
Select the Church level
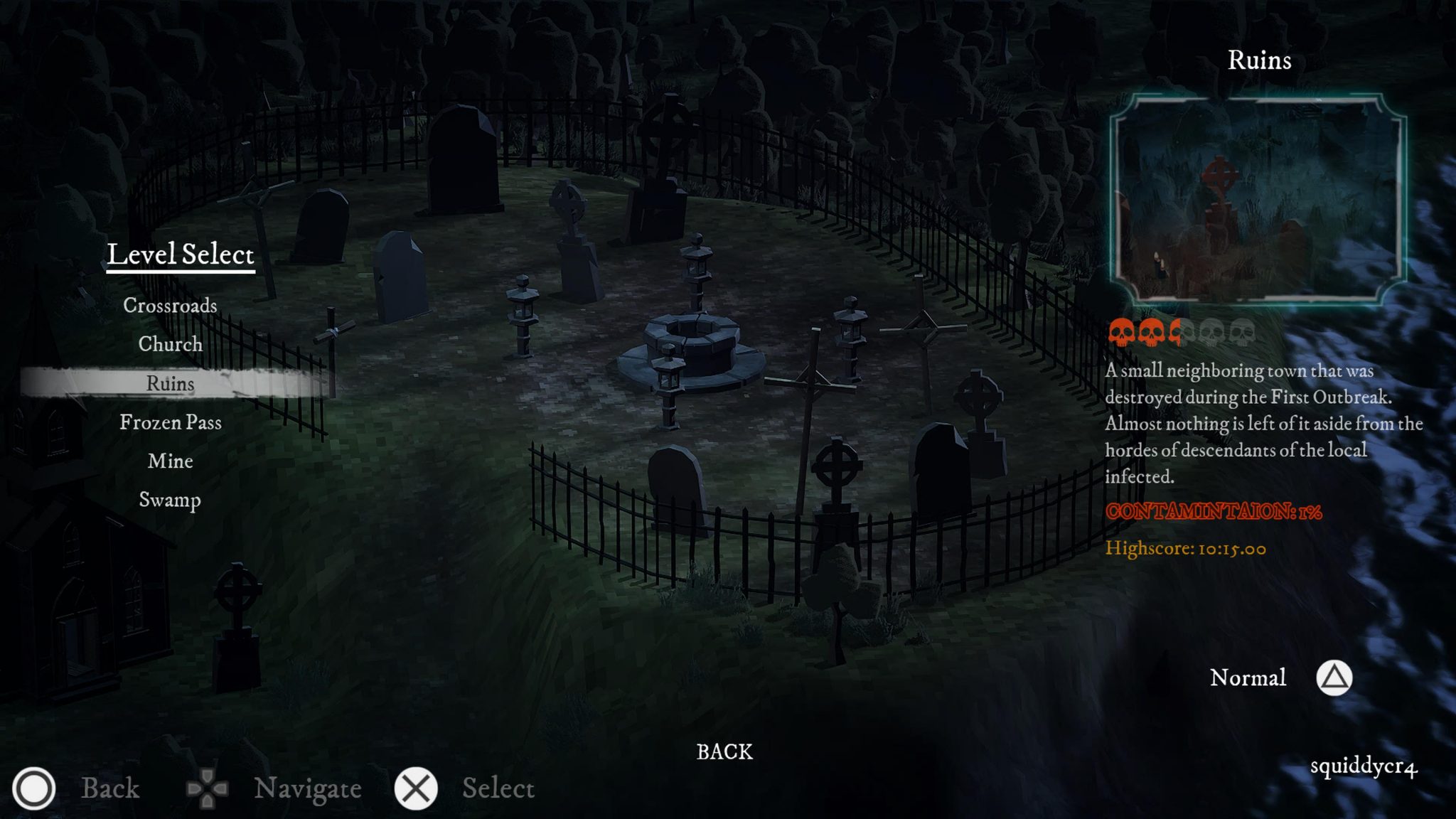[x=170, y=344]
